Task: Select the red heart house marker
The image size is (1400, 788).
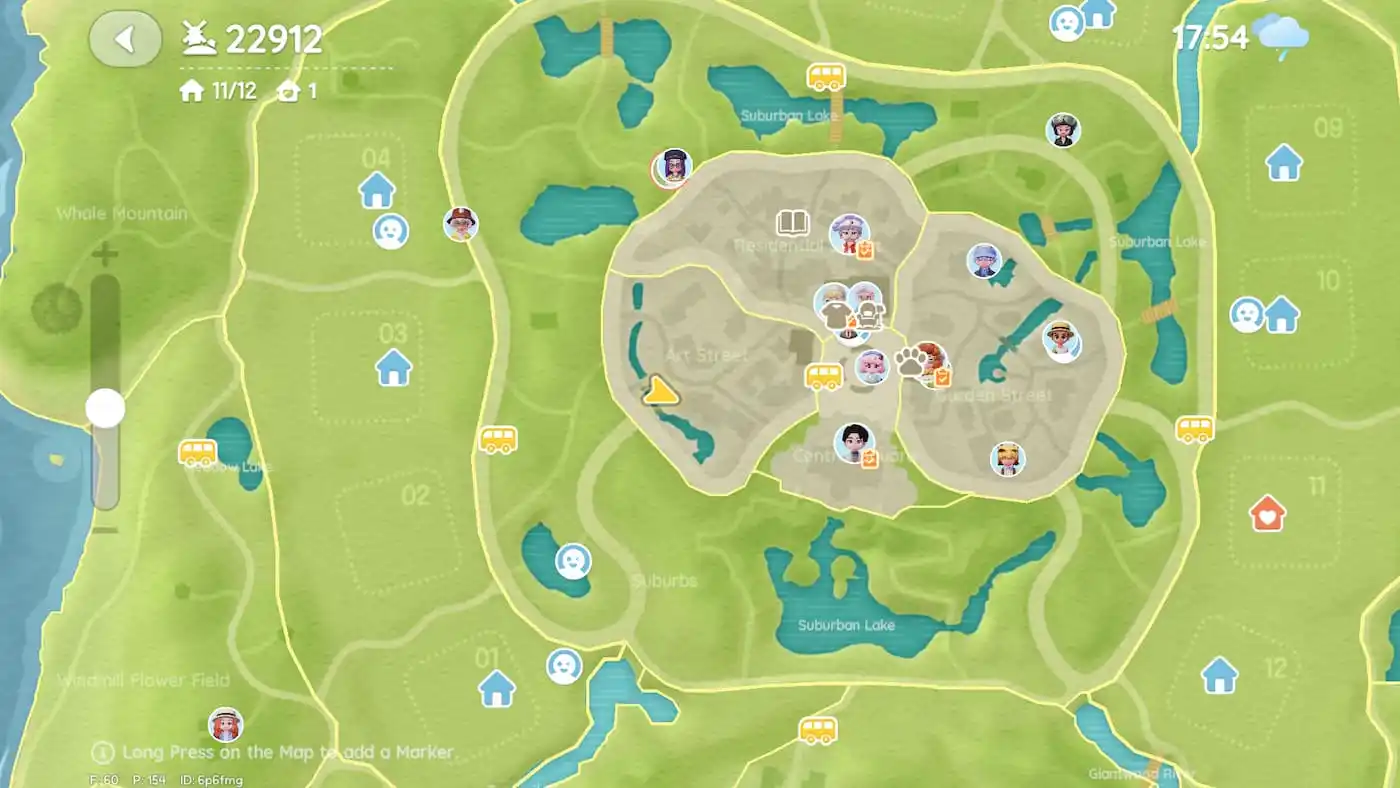Action: pyautogui.click(x=1267, y=514)
